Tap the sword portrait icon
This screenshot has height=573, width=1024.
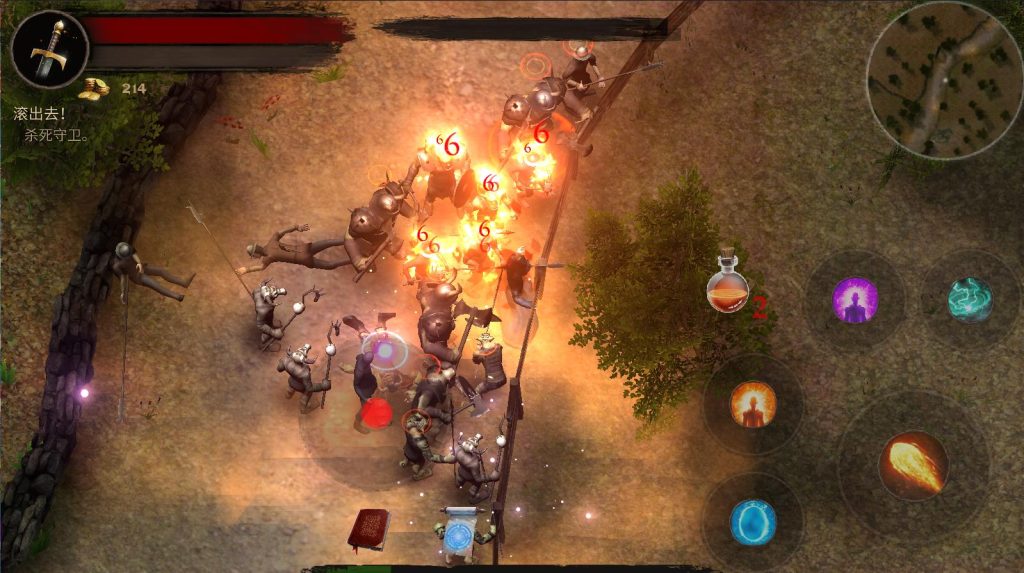[48, 48]
